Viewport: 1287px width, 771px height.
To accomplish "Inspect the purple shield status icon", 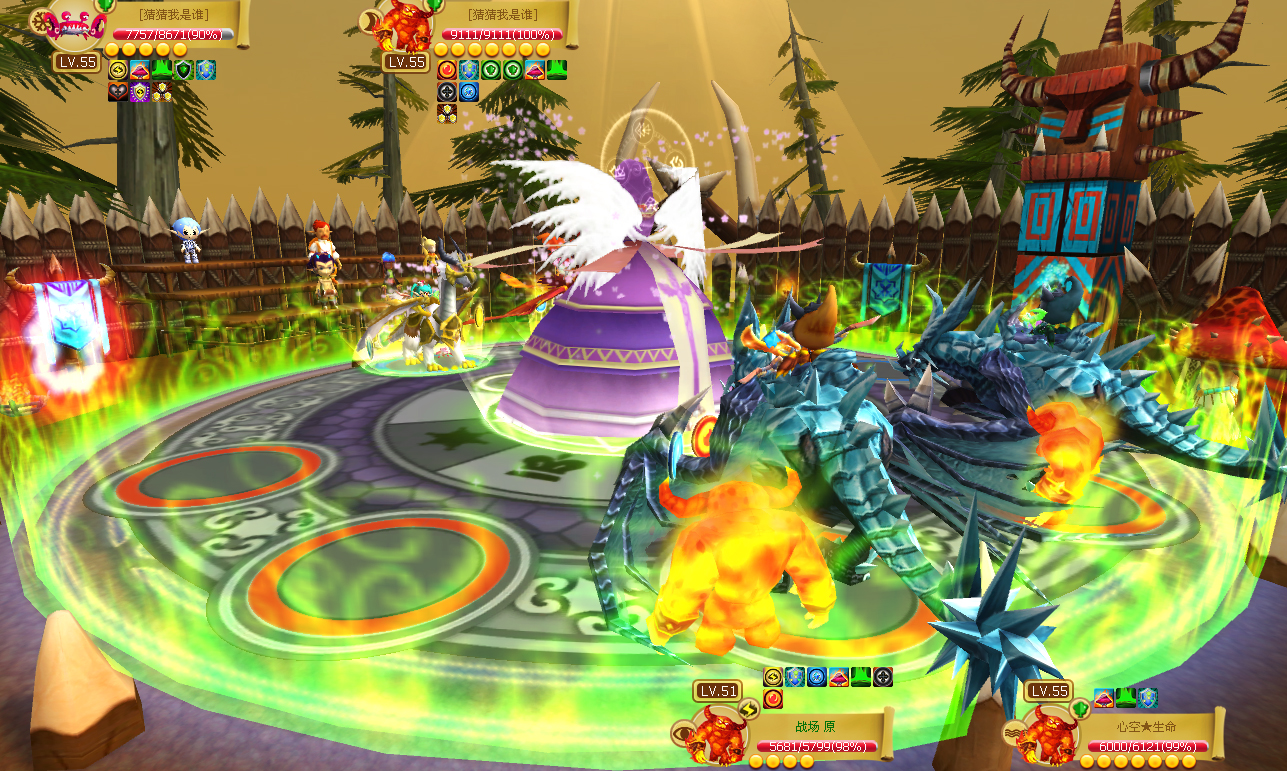I will point(140,91).
